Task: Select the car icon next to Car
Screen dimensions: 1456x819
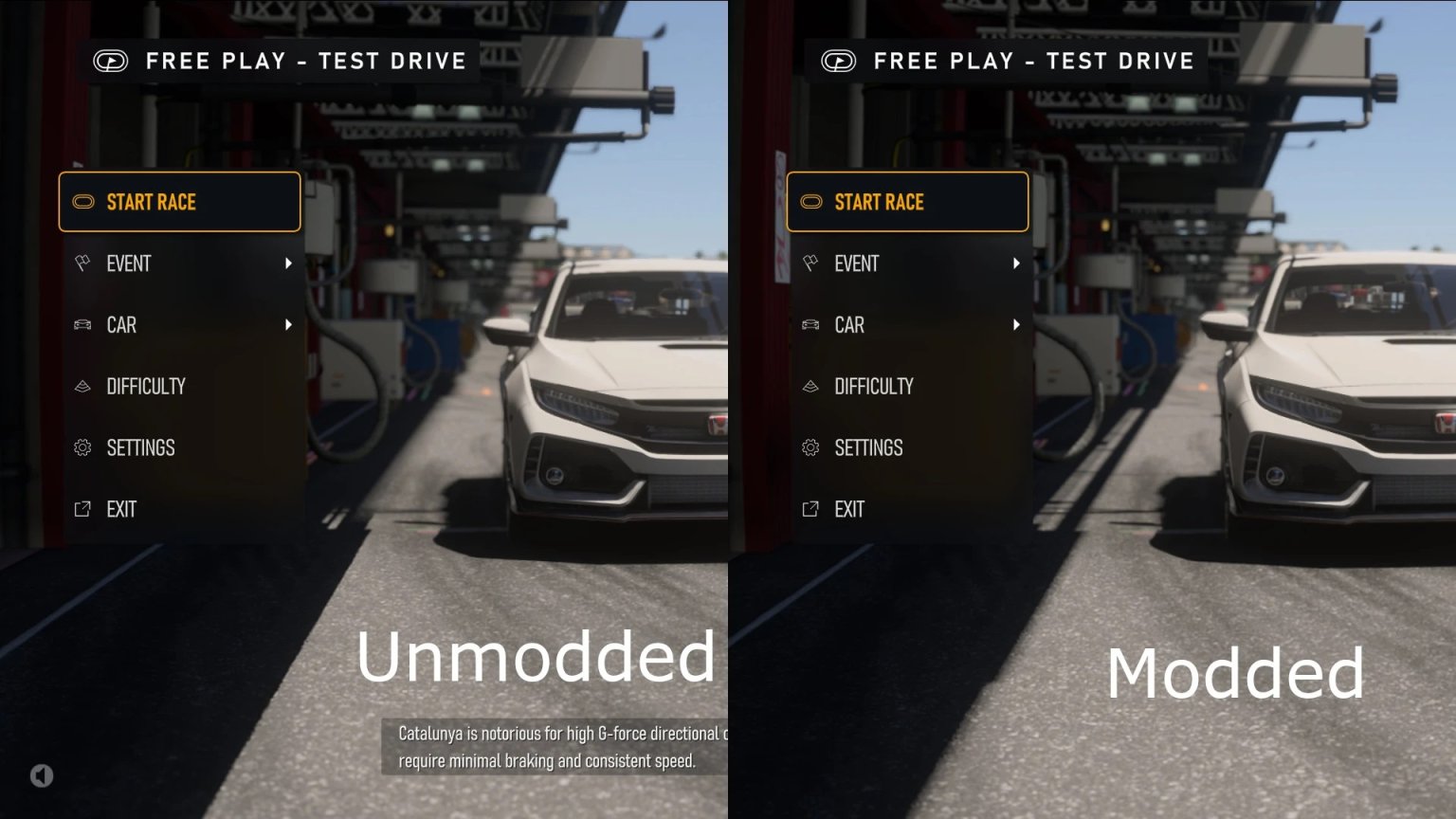Action: pos(82,325)
